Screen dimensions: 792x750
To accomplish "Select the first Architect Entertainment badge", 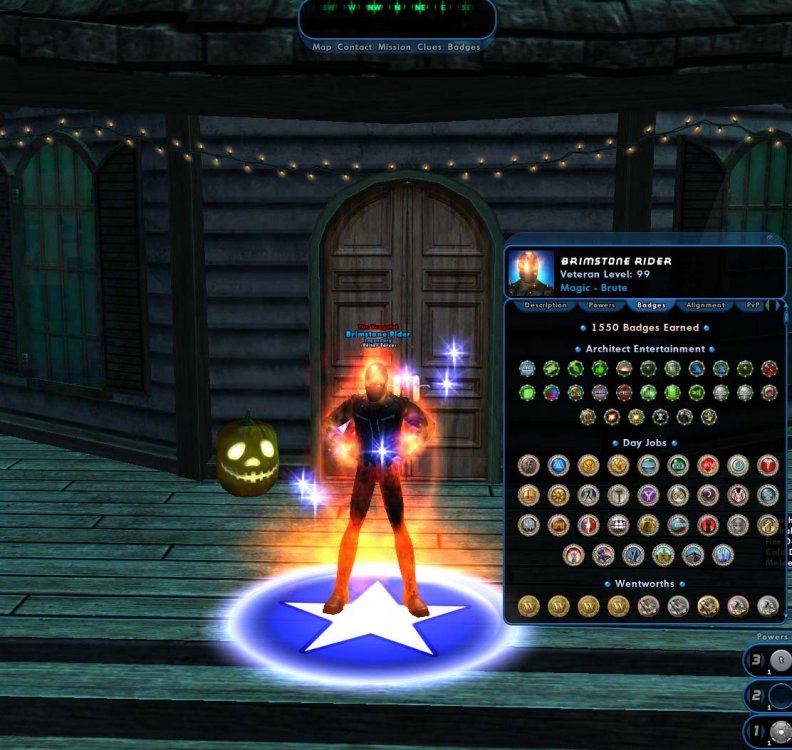I will tap(528, 369).
